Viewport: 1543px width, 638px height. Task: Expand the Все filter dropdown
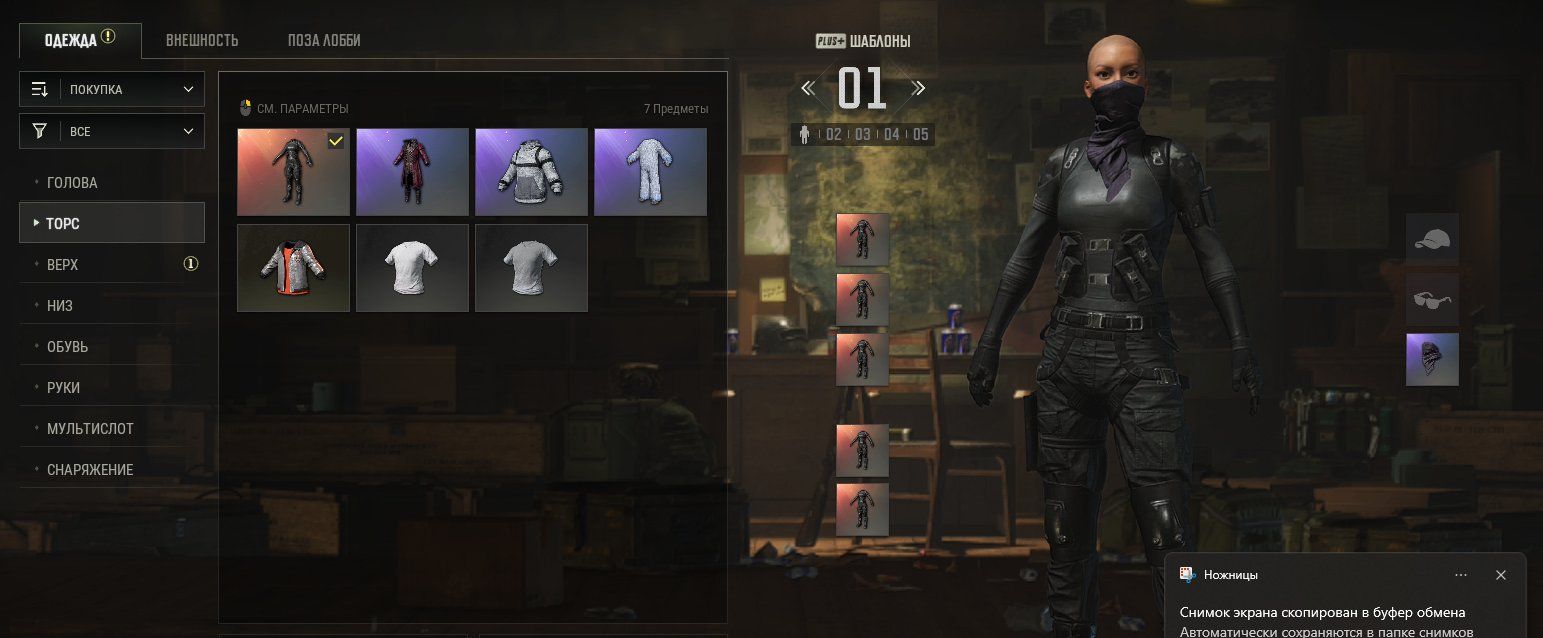tap(112, 131)
